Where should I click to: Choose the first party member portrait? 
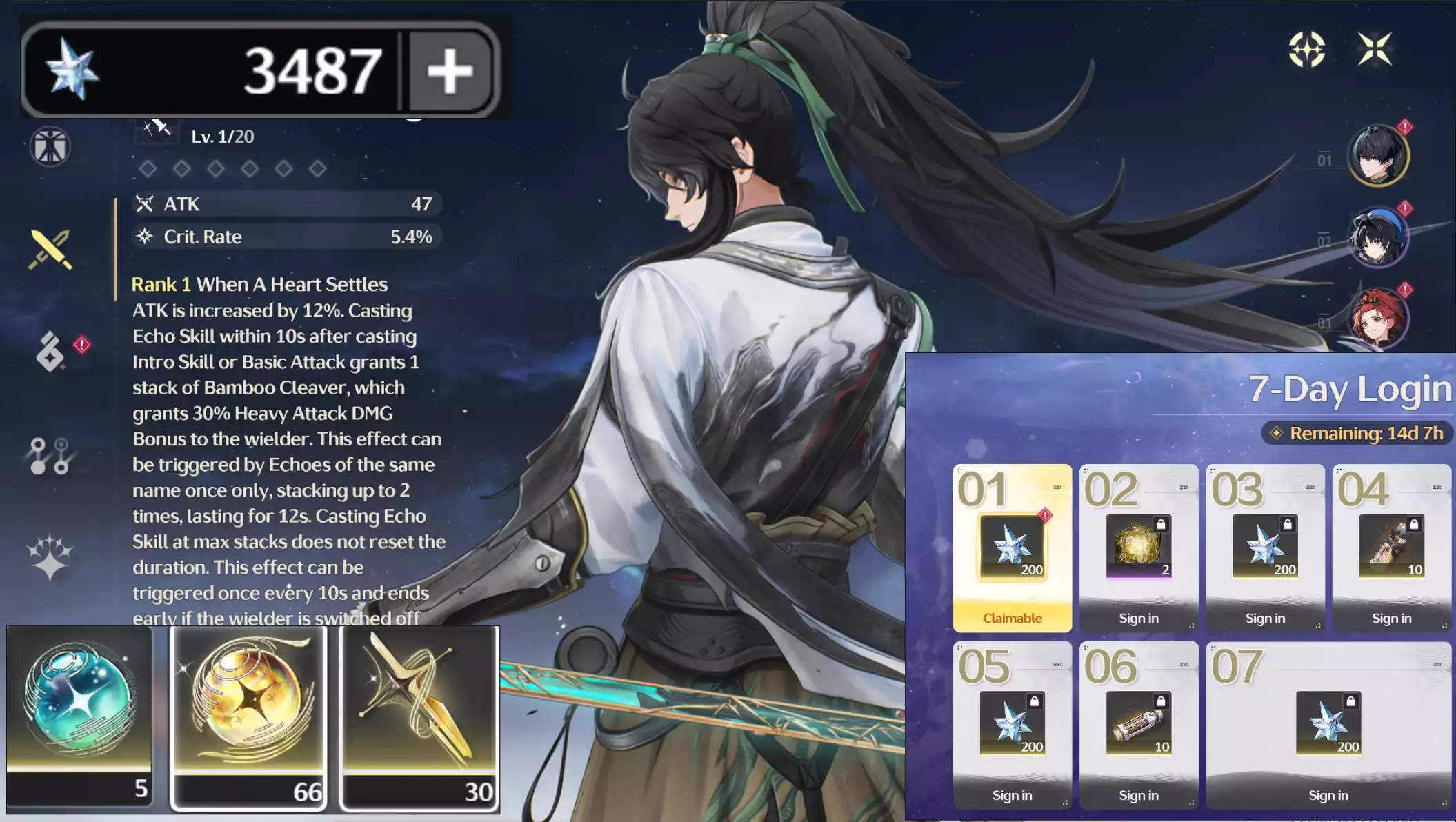tap(1377, 156)
